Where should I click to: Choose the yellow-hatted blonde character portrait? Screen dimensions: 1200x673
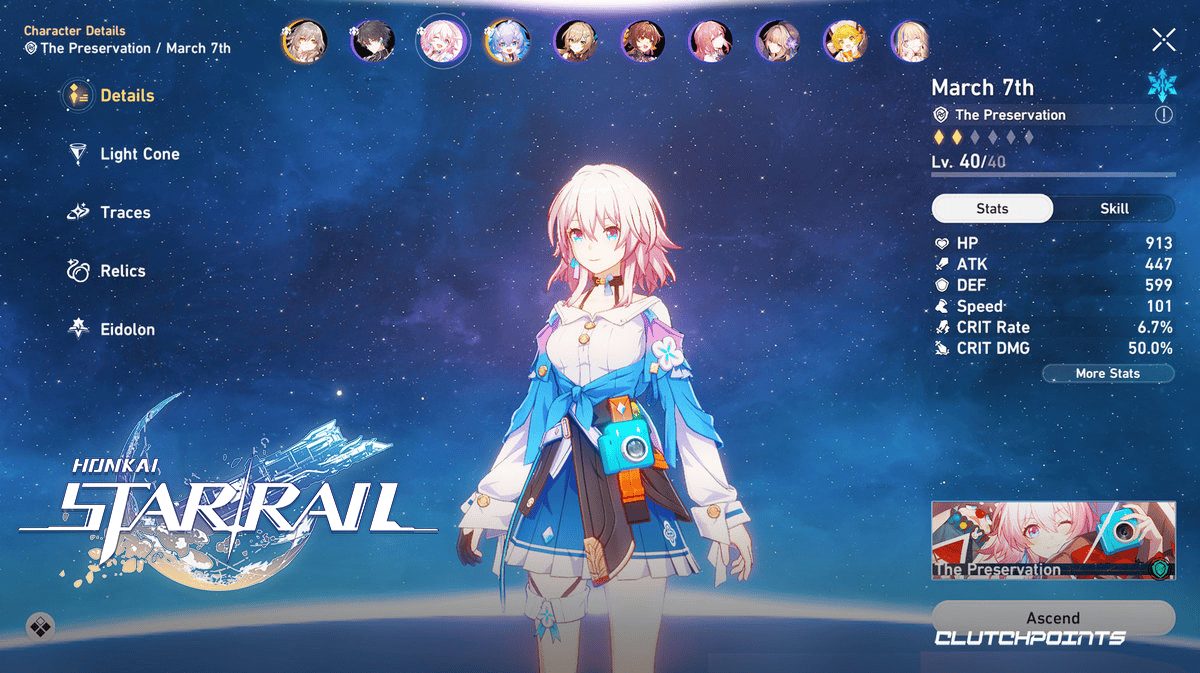(844, 41)
